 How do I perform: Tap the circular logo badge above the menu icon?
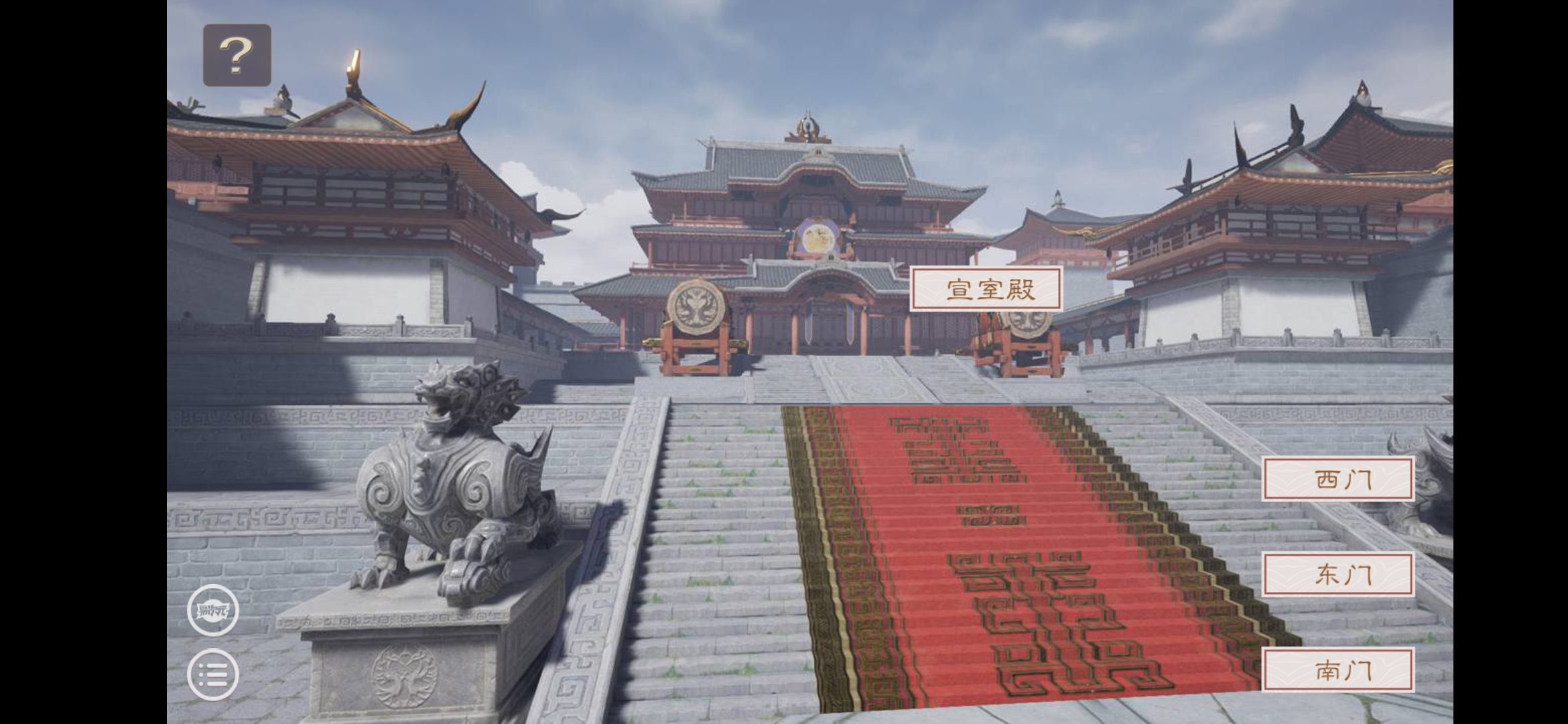(213, 611)
